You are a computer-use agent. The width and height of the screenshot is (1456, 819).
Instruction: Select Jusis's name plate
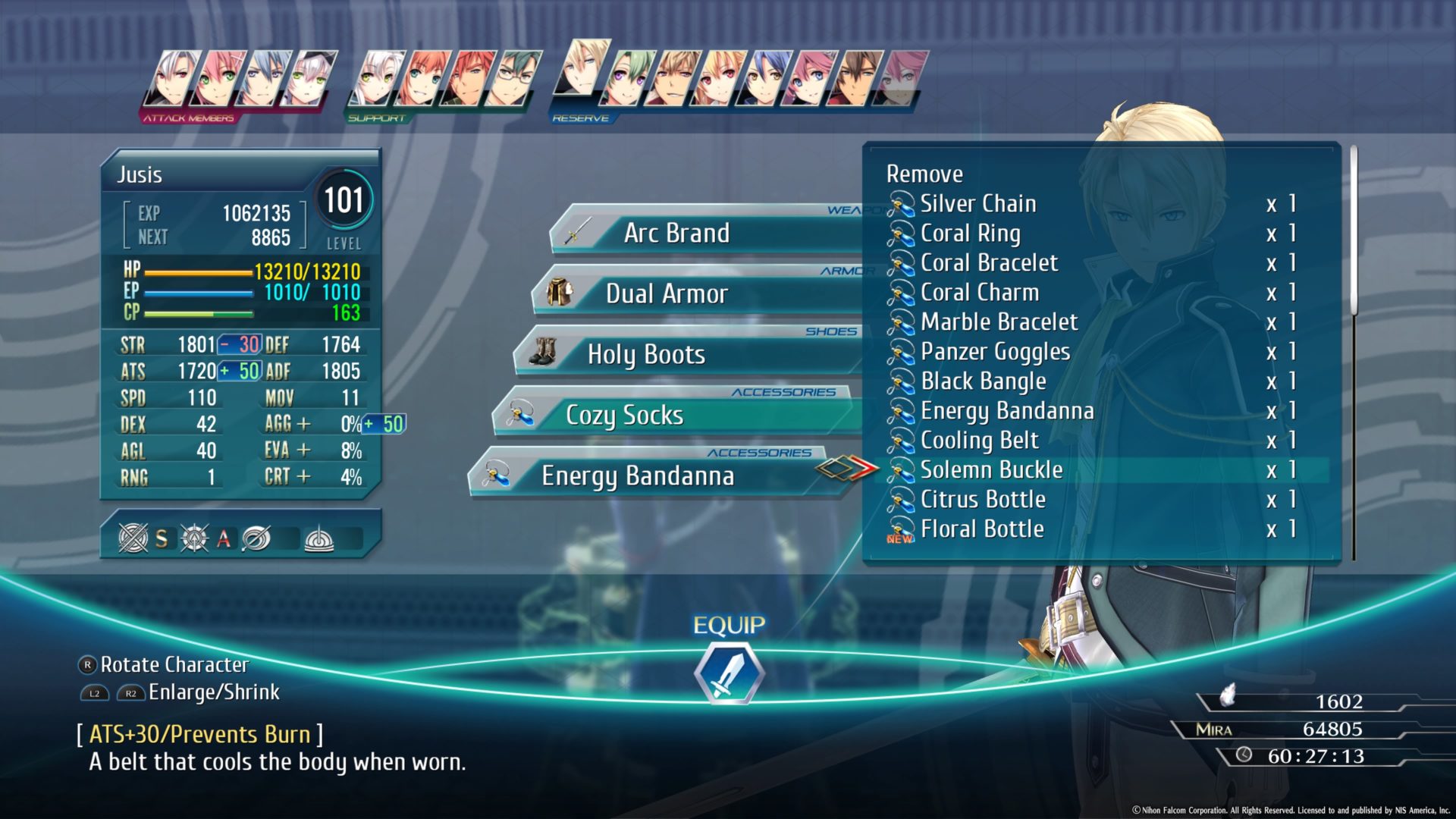tap(140, 175)
